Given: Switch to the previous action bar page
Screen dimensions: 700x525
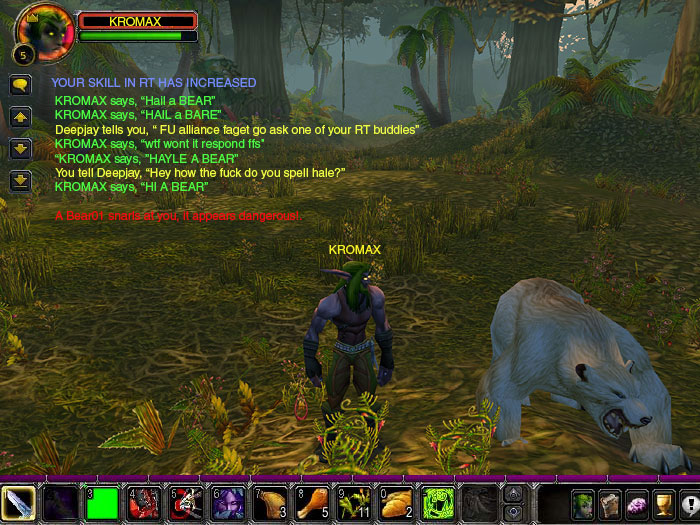Looking at the screenshot, I should [515, 493].
